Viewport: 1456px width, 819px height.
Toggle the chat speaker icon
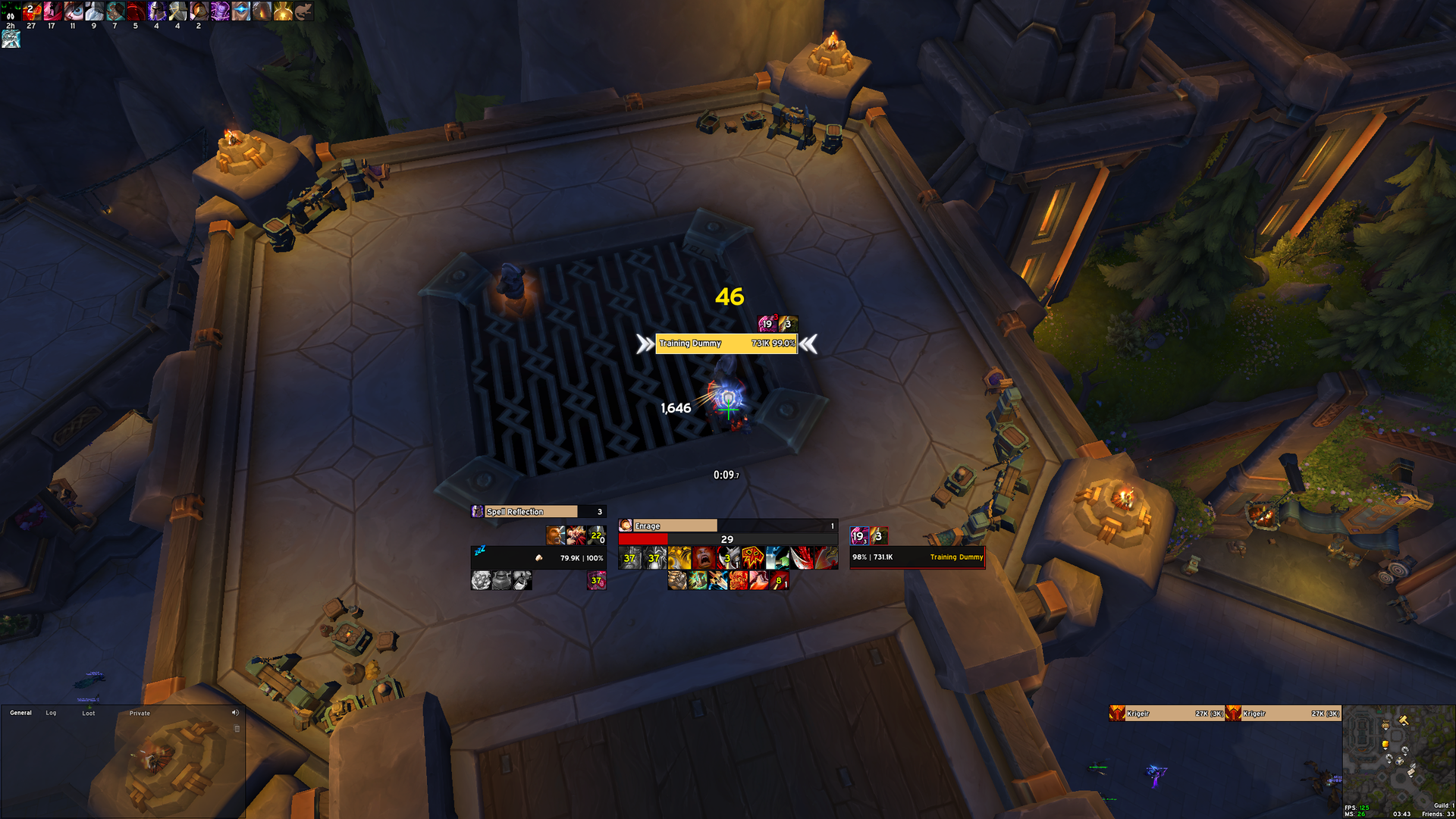coord(235,713)
